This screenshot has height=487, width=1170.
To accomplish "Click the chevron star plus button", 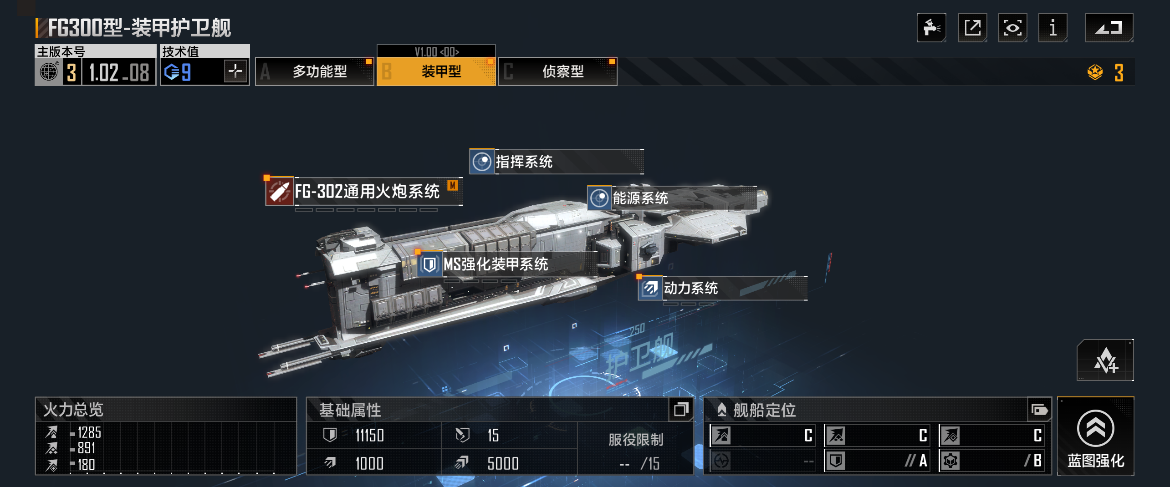I will [1105, 360].
